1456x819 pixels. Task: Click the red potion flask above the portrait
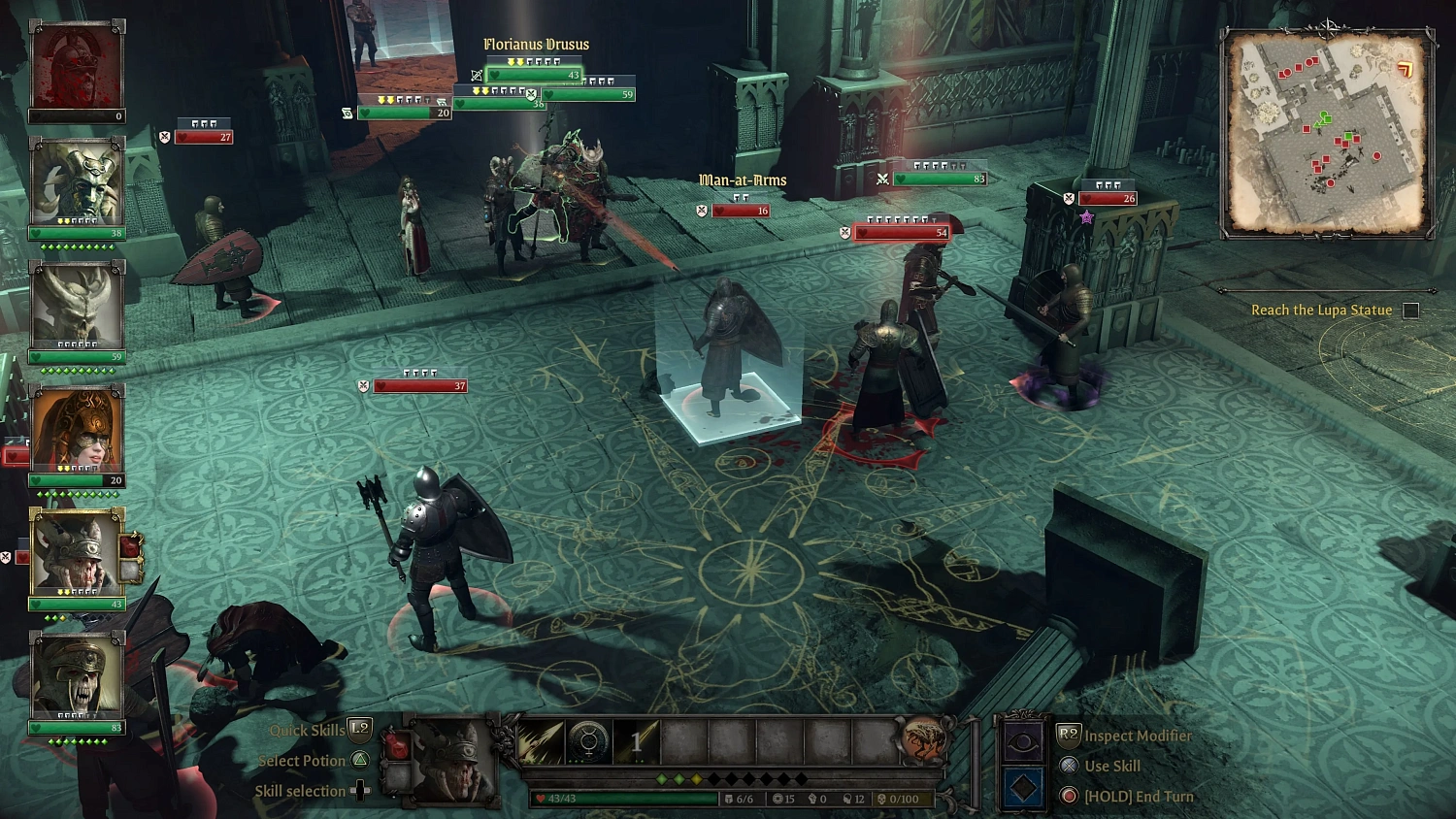(397, 745)
